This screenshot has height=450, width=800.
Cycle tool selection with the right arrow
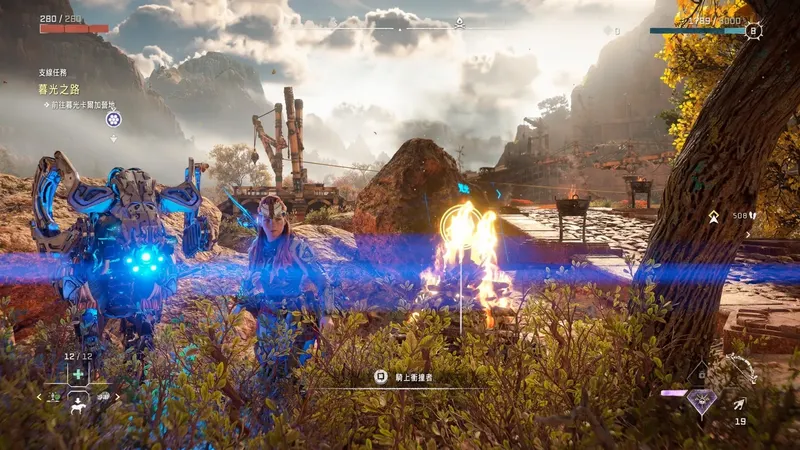(x=117, y=397)
